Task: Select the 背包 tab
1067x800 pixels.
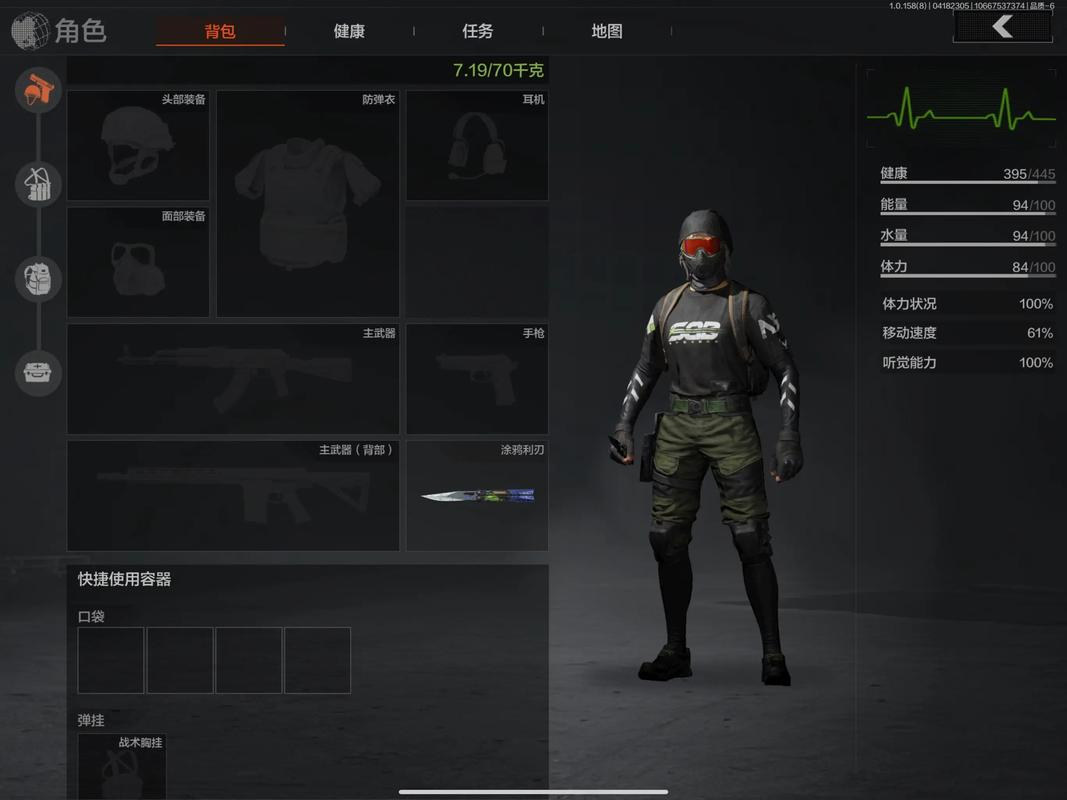Action: pos(220,31)
